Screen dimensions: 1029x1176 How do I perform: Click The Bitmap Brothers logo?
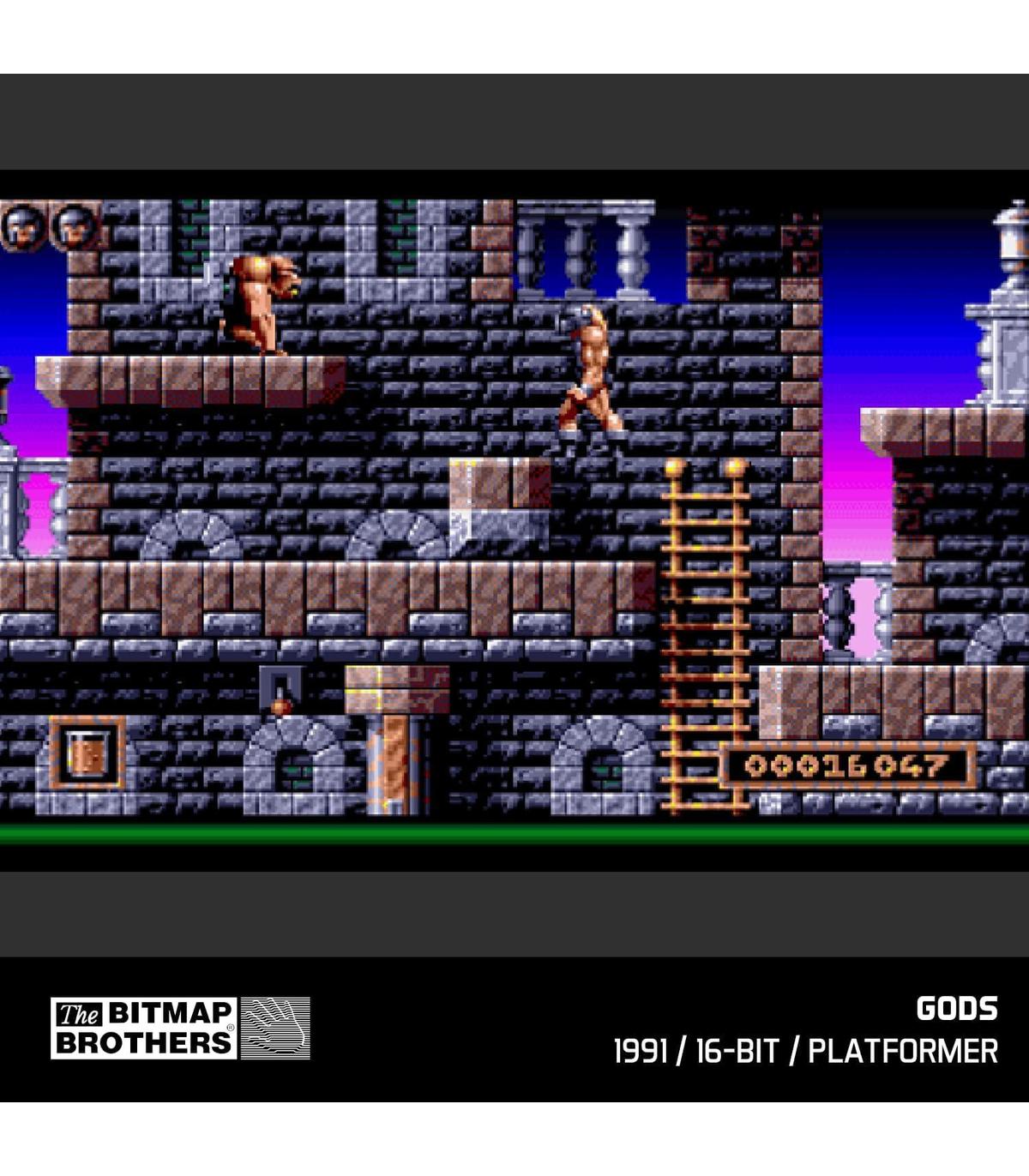point(180,1028)
